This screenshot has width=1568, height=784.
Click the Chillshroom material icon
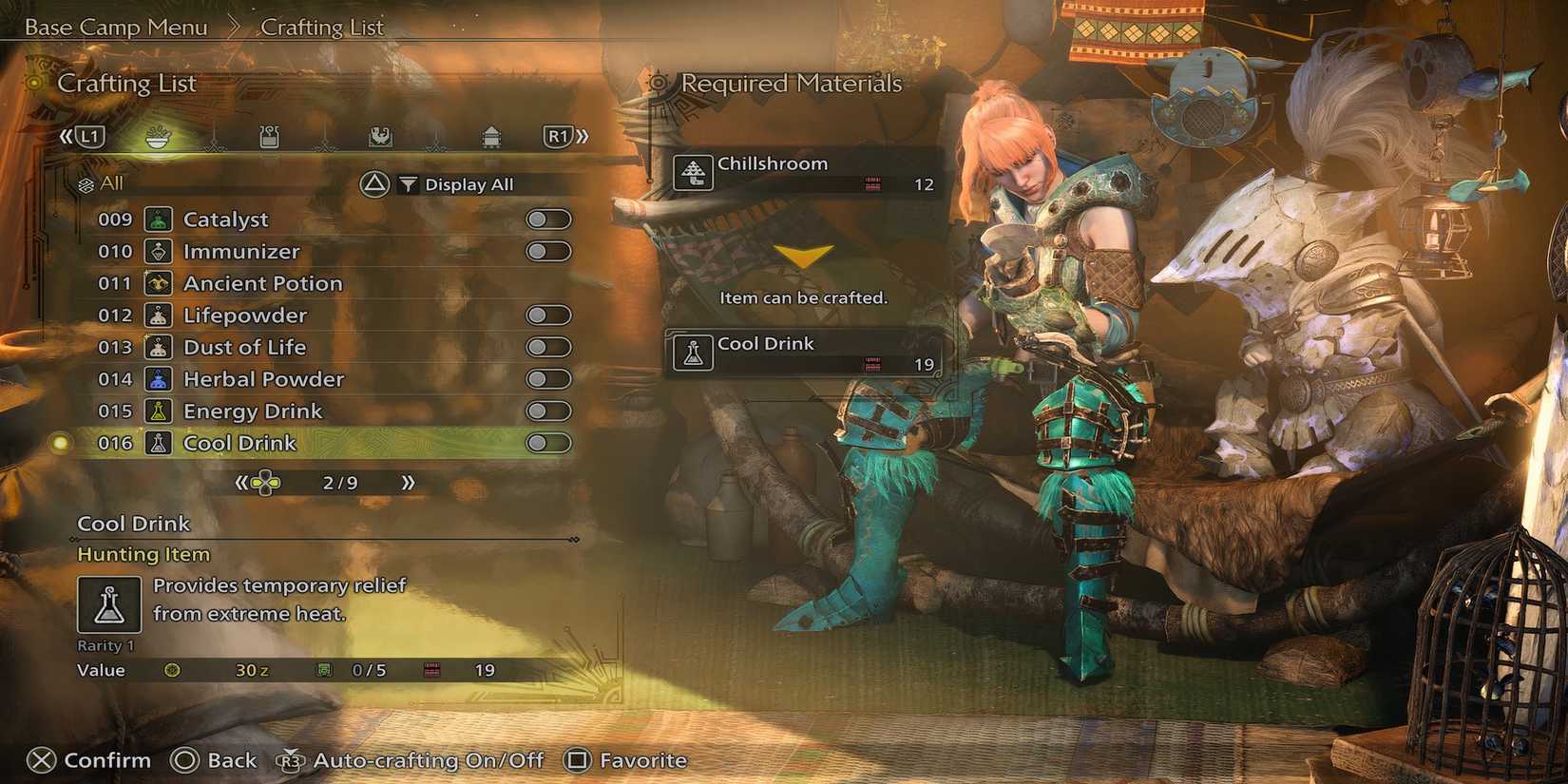(x=694, y=173)
